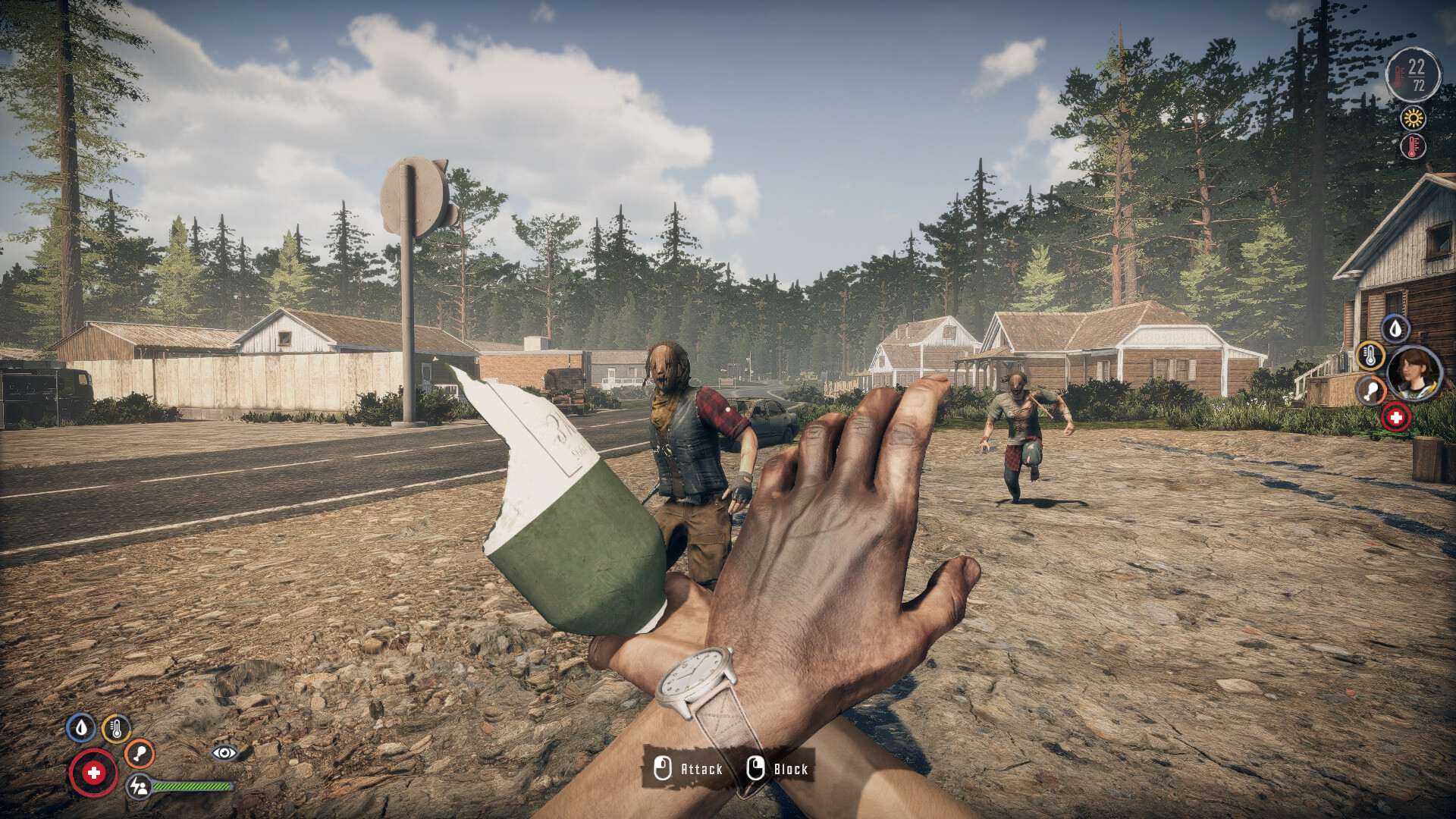Click the orange hunger drumstick icon
This screenshot has height=819, width=1456.
point(139,754)
